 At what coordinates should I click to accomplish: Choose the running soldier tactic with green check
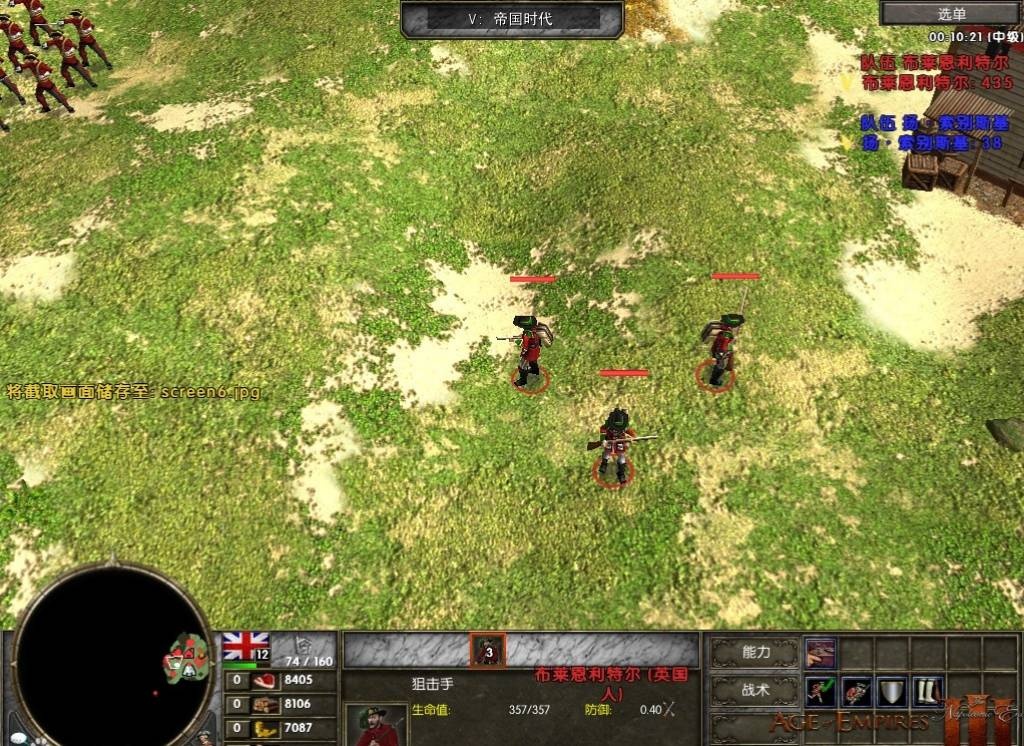click(x=820, y=690)
